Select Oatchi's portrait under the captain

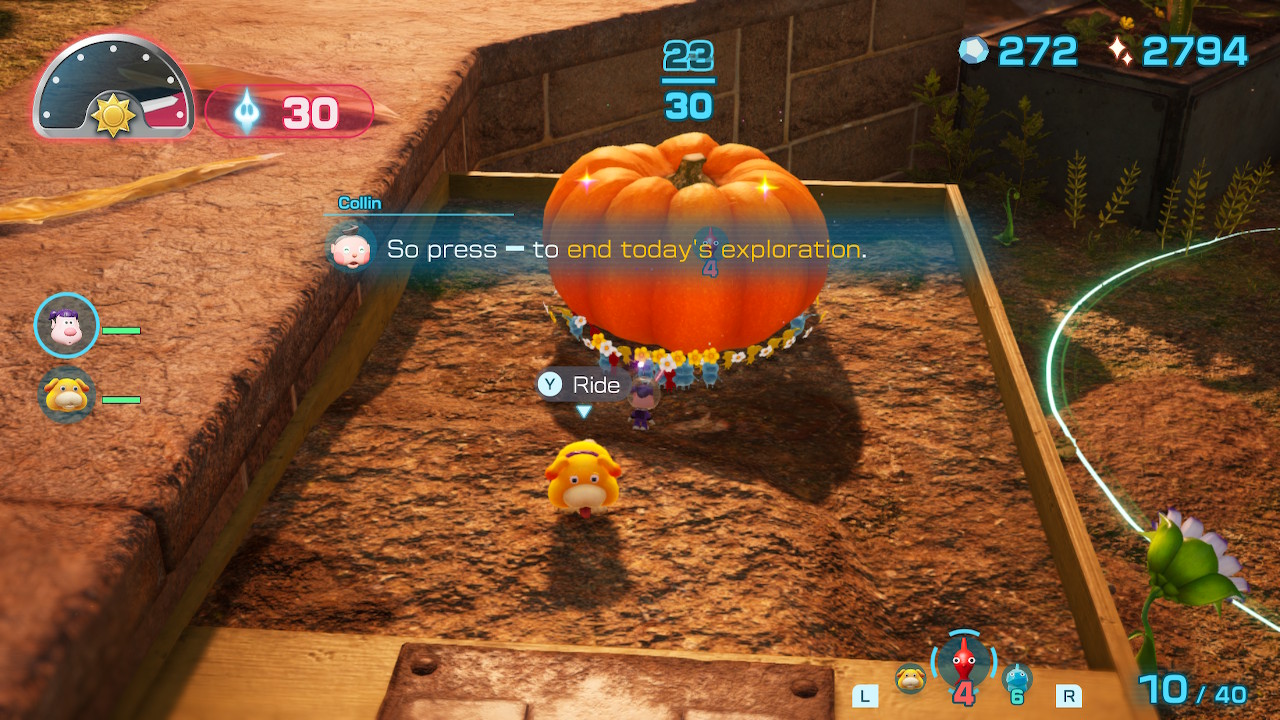pyautogui.click(x=67, y=395)
